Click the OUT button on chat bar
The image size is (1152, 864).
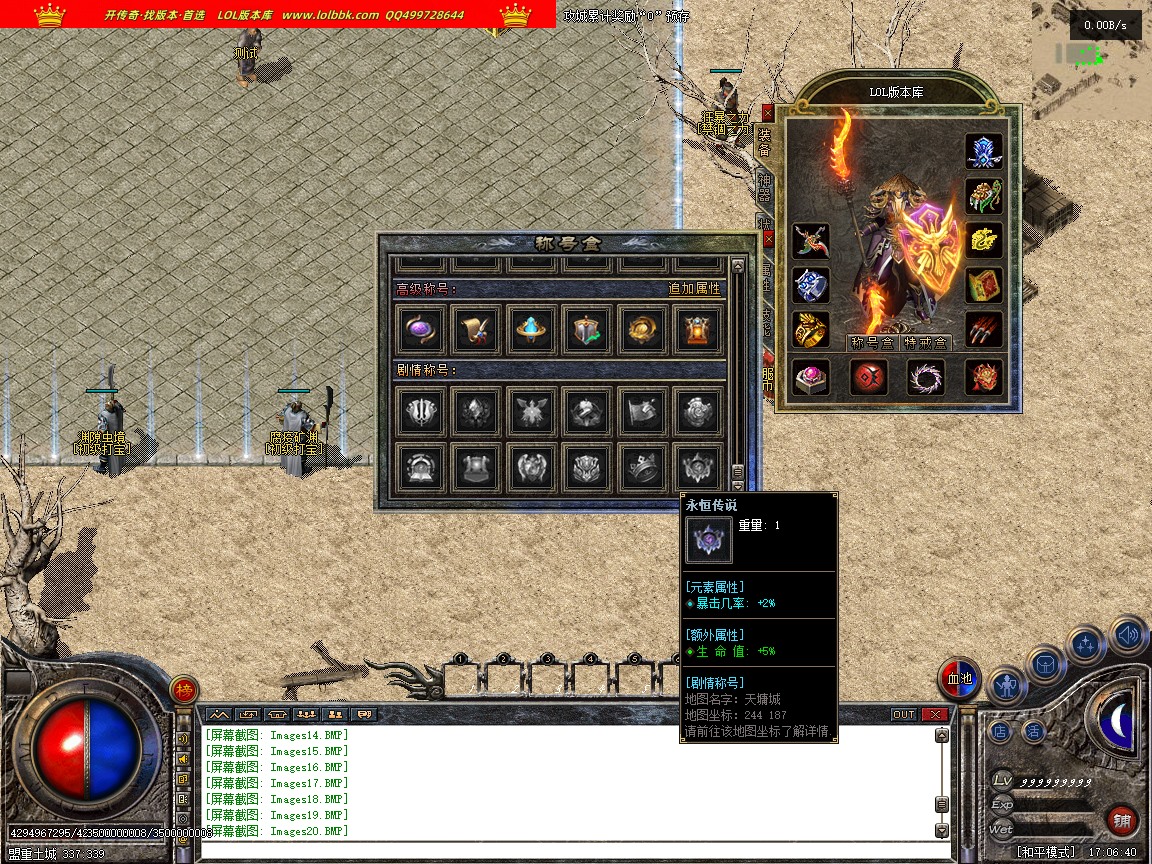click(x=904, y=715)
